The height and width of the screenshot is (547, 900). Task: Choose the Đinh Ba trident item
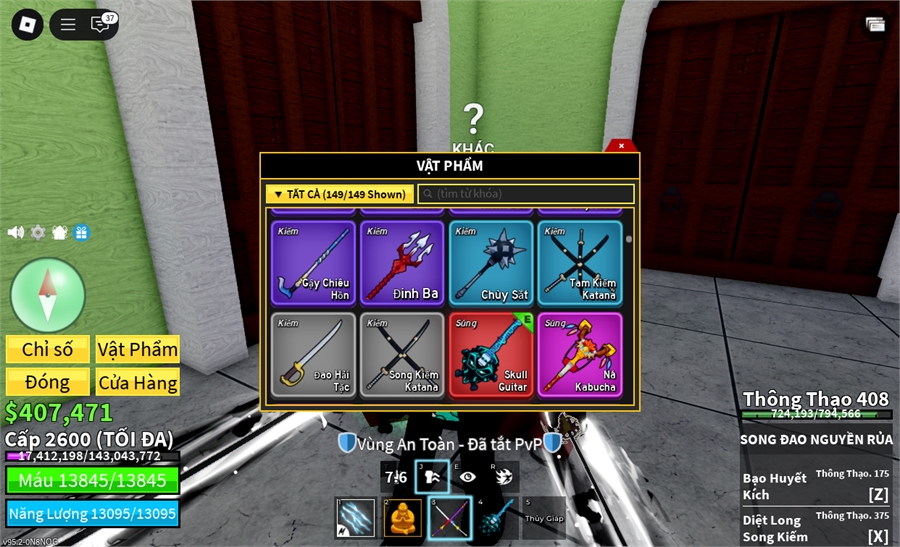coord(402,263)
